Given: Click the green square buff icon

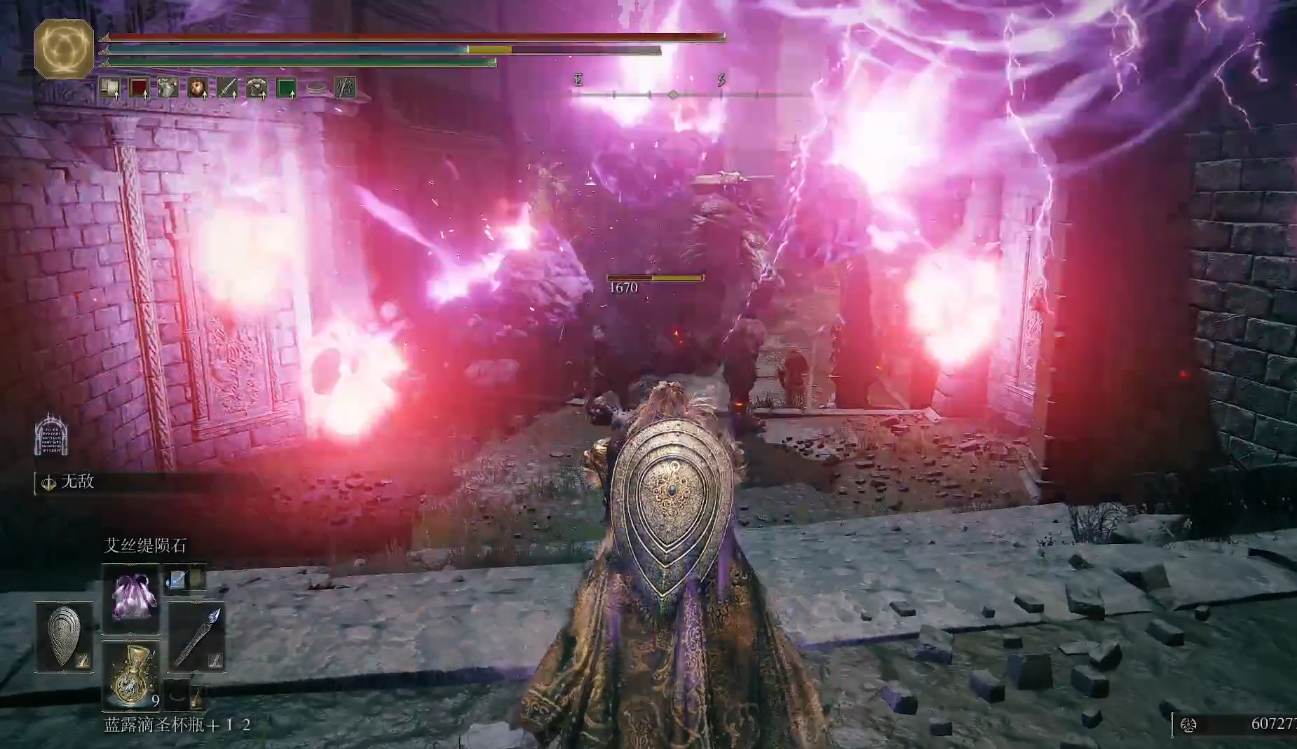Looking at the screenshot, I should click(286, 88).
